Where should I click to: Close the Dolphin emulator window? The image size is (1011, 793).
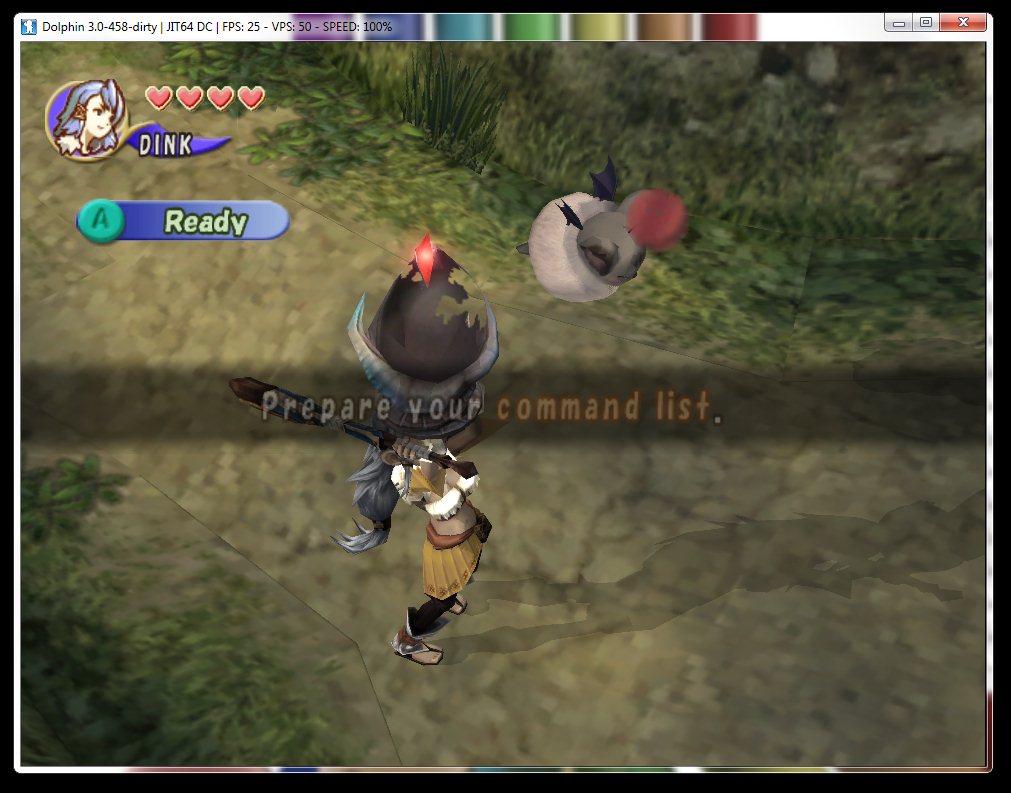pos(965,22)
